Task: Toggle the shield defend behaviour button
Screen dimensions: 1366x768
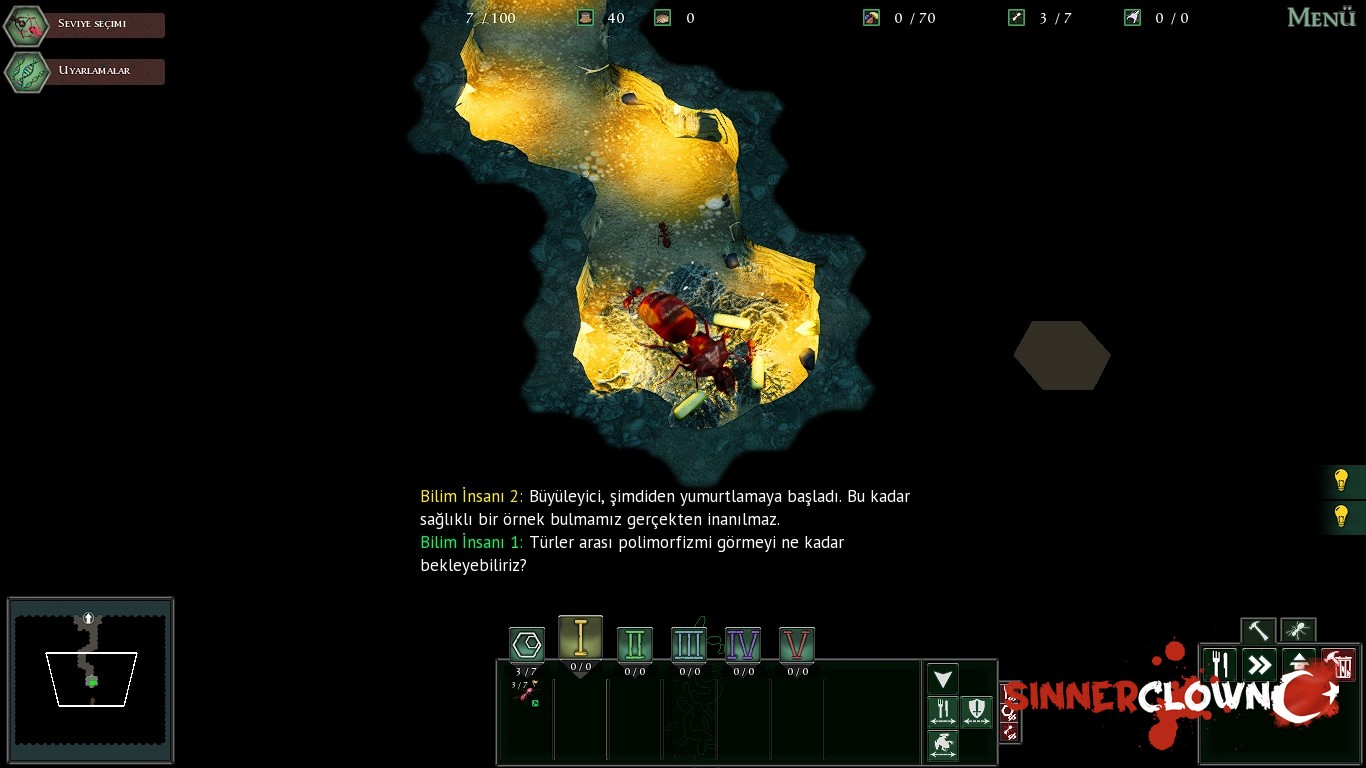Action: [977, 712]
